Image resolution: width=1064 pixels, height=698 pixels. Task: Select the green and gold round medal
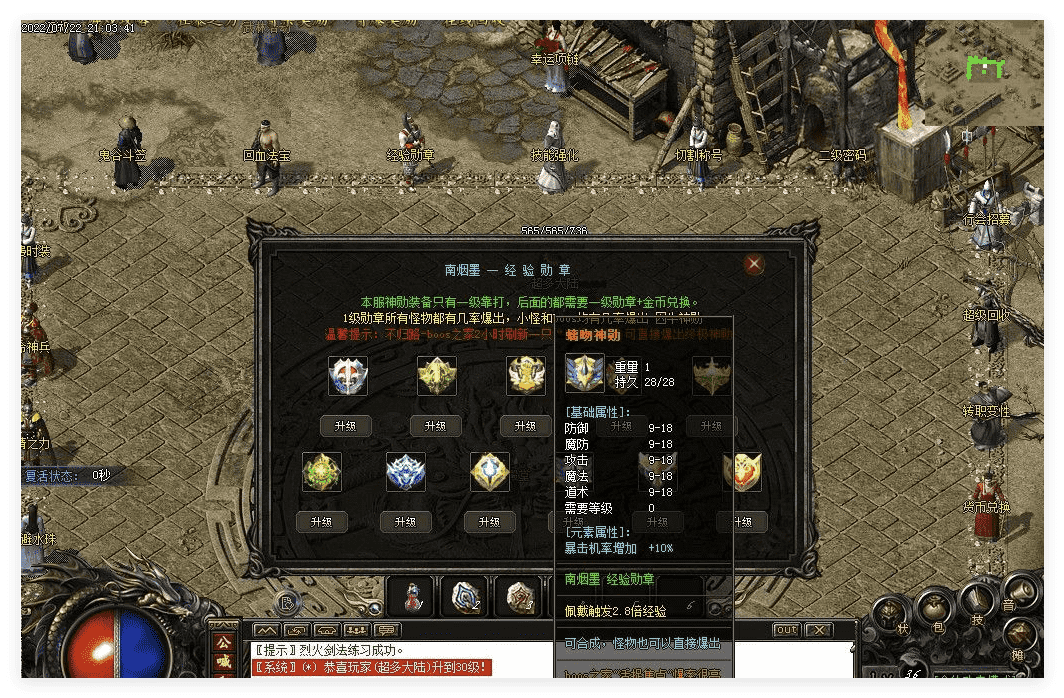click(x=322, y=472)
